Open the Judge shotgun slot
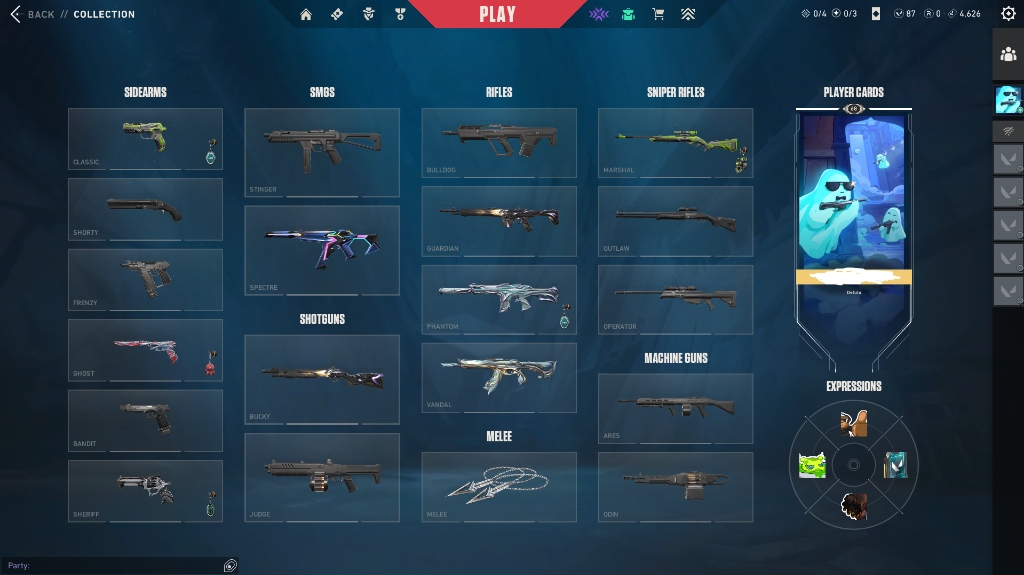 pyautogui.click(x=322, y=477)
